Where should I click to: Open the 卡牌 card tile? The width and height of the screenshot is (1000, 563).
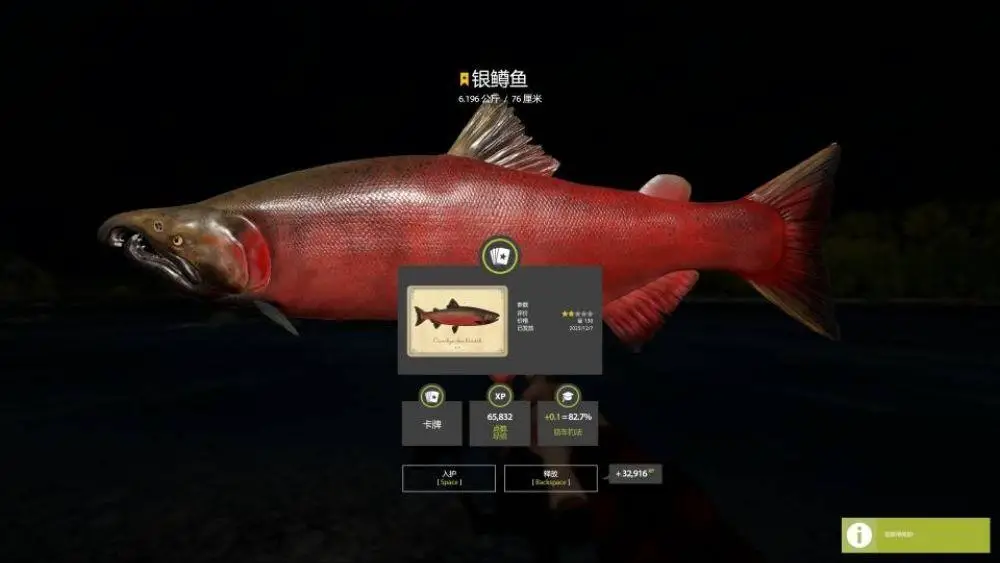[432, 422]
